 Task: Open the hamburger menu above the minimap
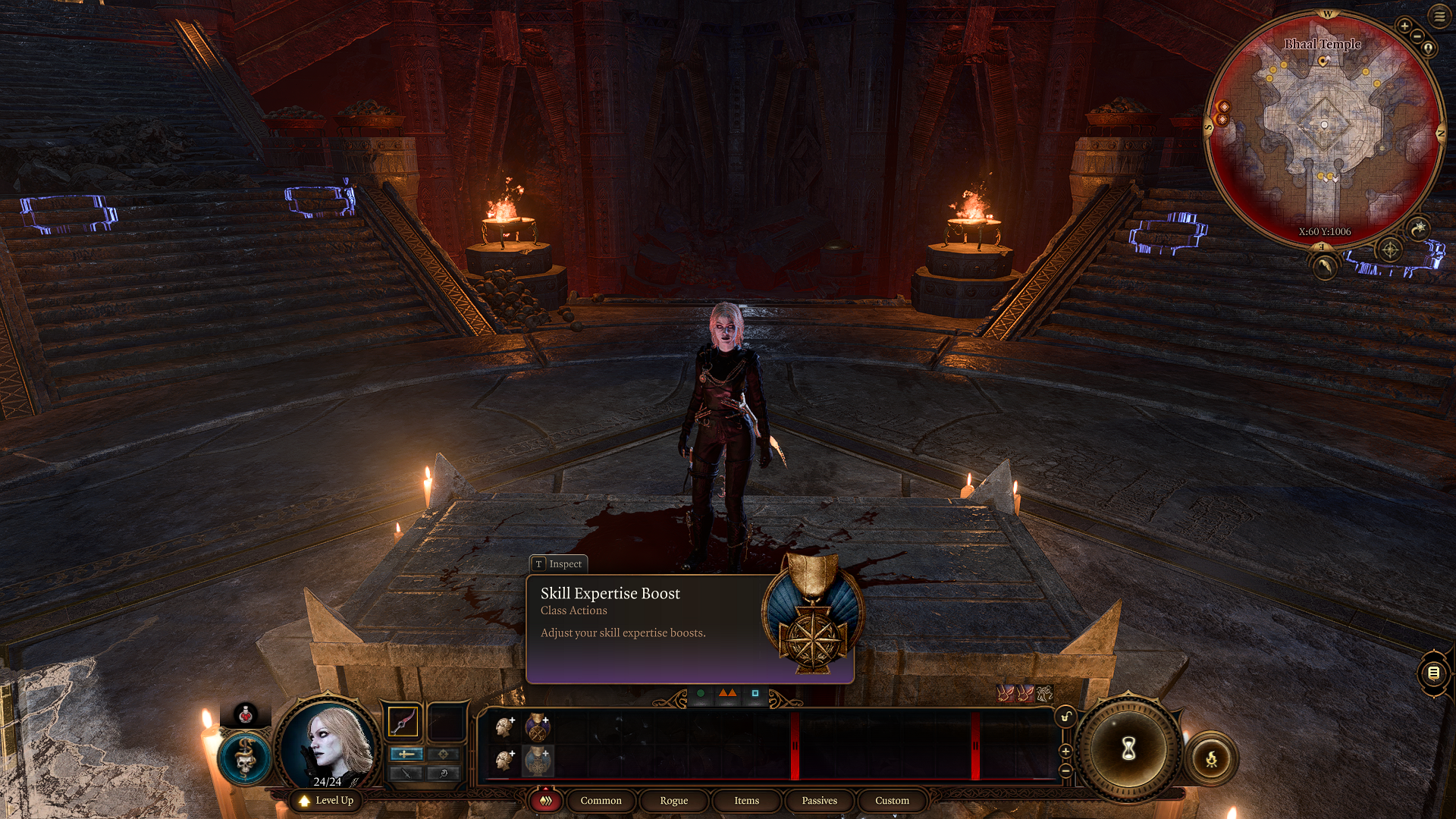click(1440, 16)
